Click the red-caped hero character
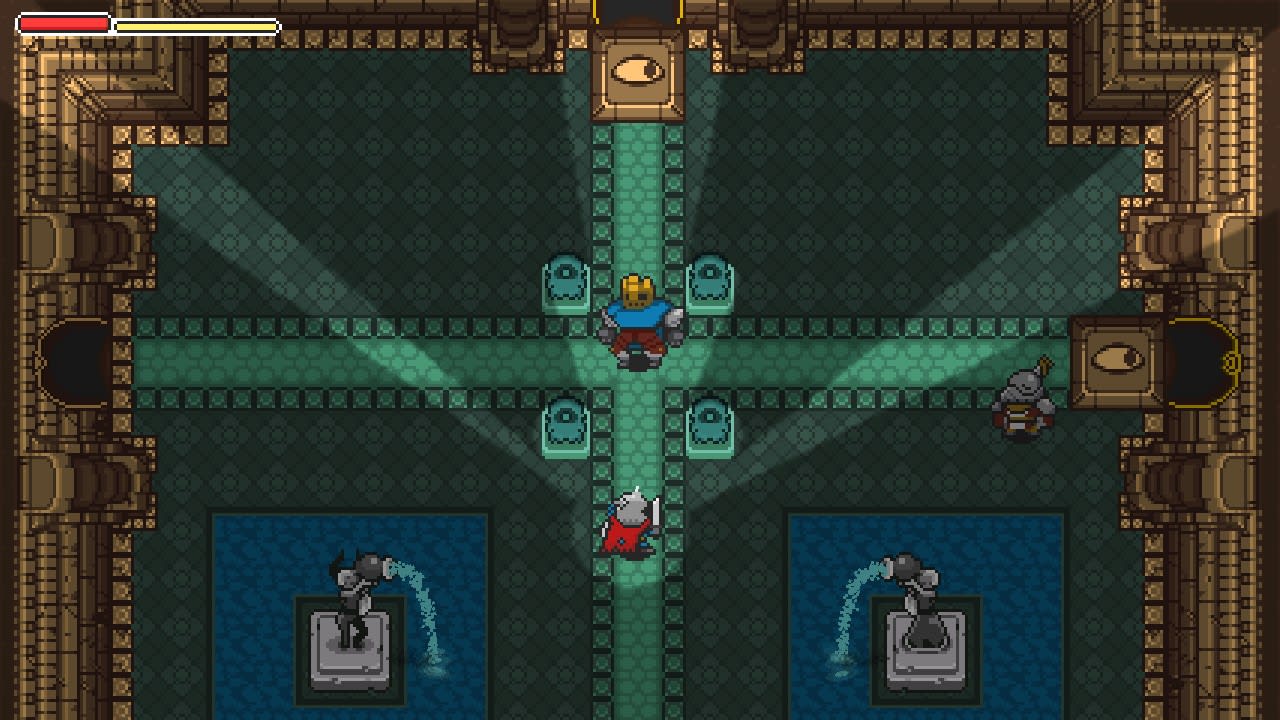1280x720 pixels. tap(630, 520)
